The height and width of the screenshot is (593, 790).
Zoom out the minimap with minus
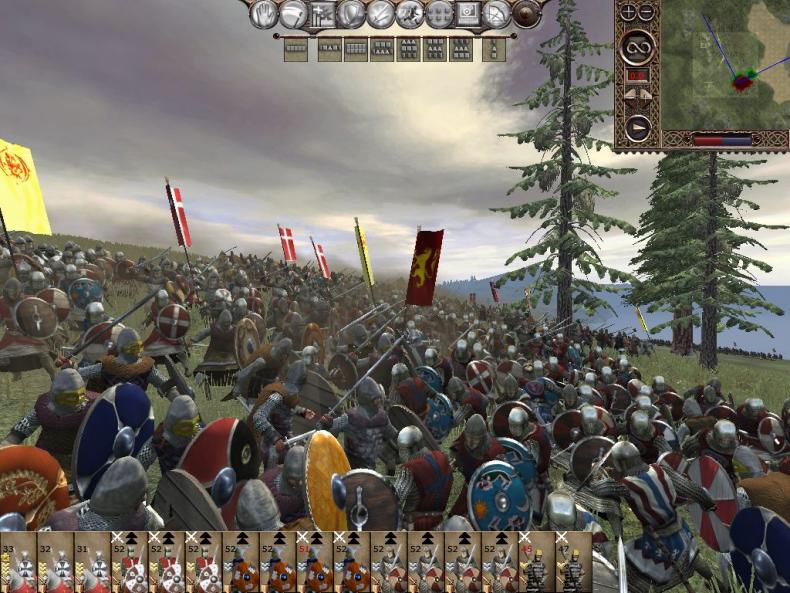click(x=646, y=12)
